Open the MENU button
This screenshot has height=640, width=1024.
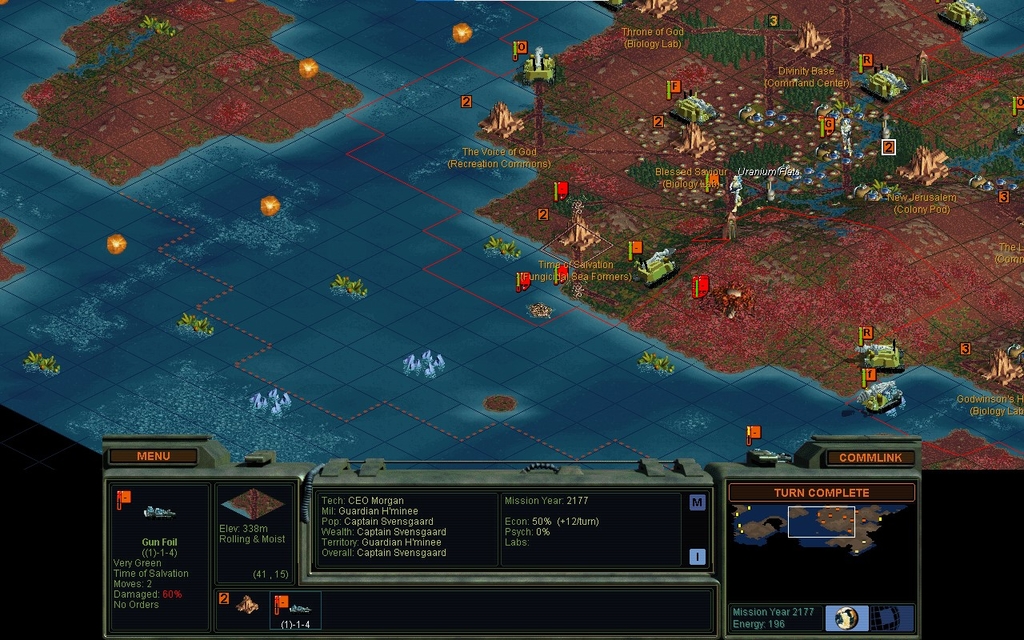tap(153, 456)
